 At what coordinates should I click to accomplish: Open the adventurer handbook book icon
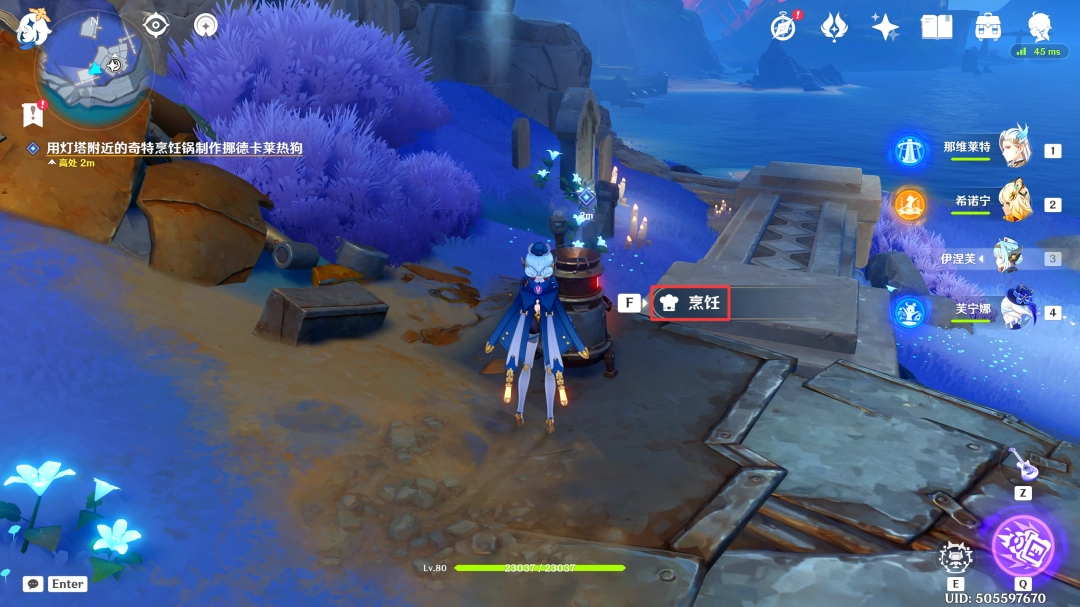click(936, 27)
